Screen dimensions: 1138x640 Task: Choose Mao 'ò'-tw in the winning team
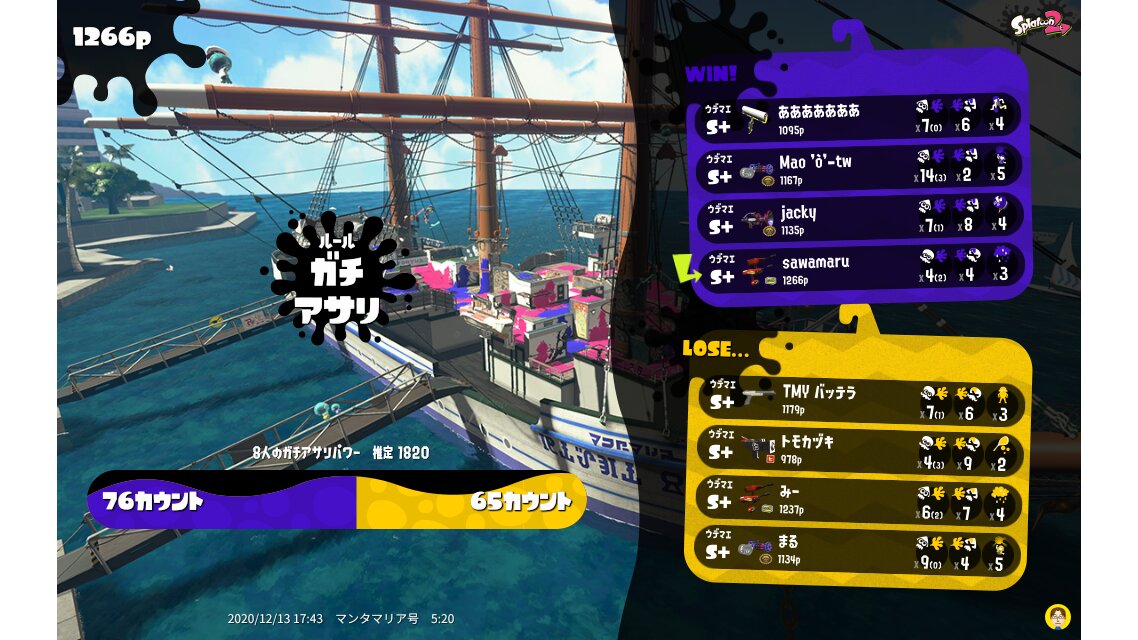click(858, 168)
